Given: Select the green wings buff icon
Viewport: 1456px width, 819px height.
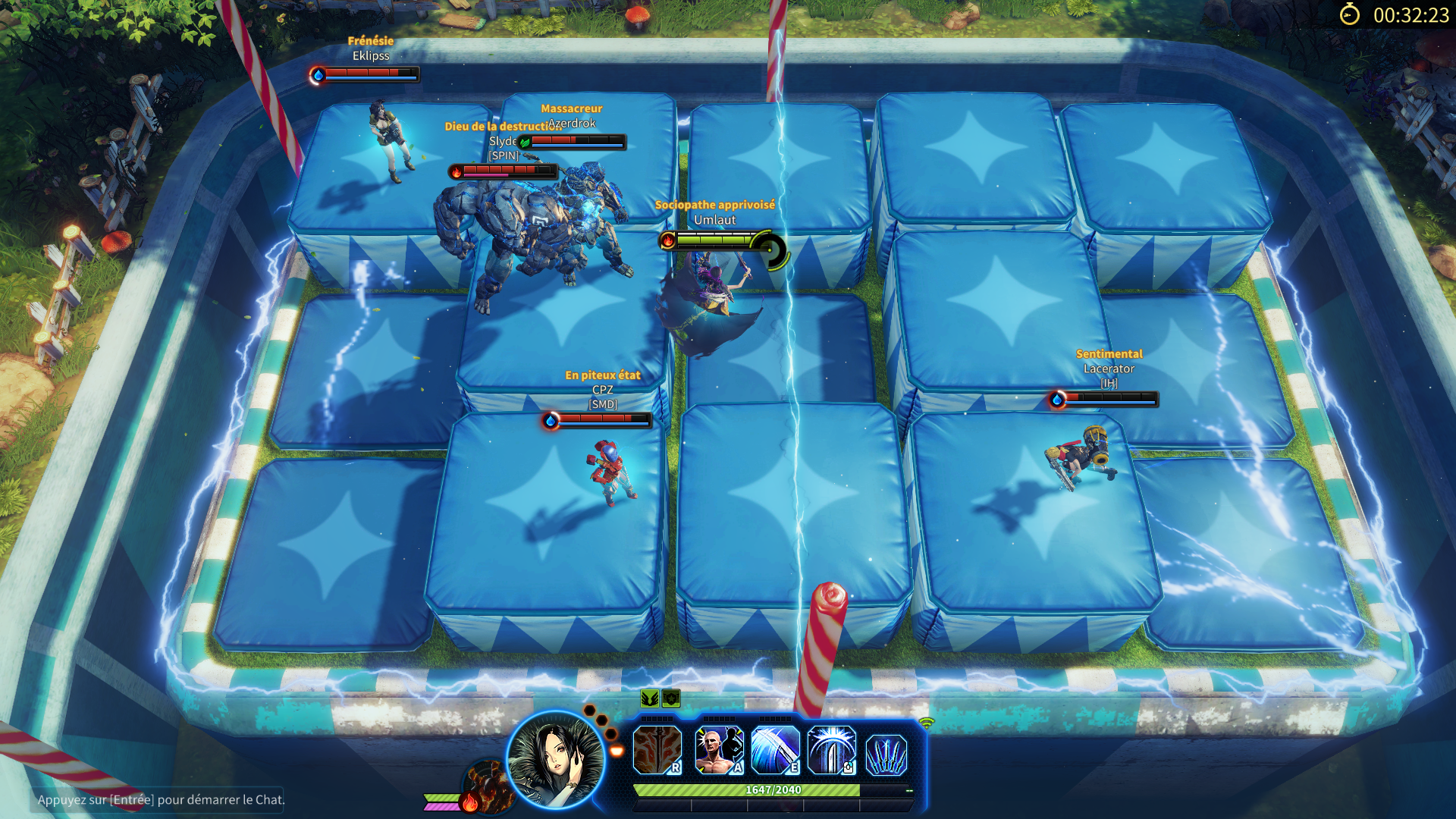Looking at the screenshot, I should click(x=649, y=698).
